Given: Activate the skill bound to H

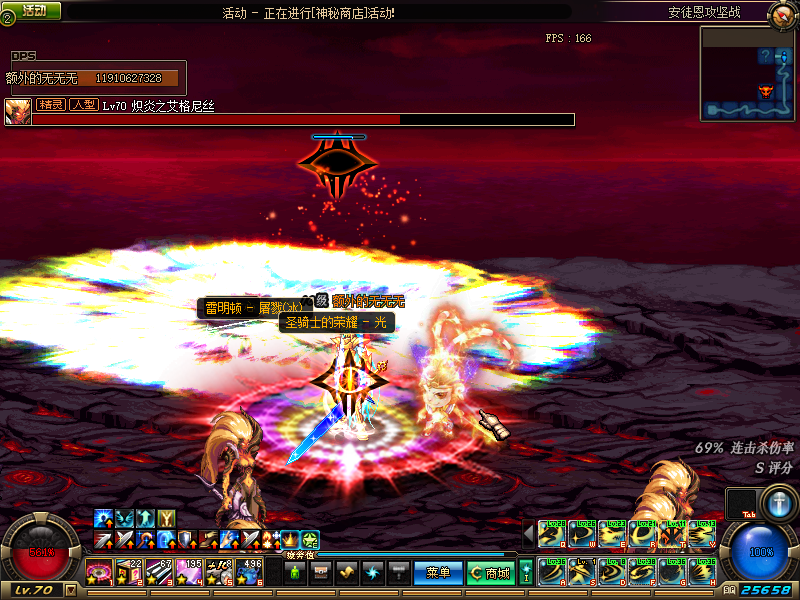Looking at the screenshot, I should [702, 572].
